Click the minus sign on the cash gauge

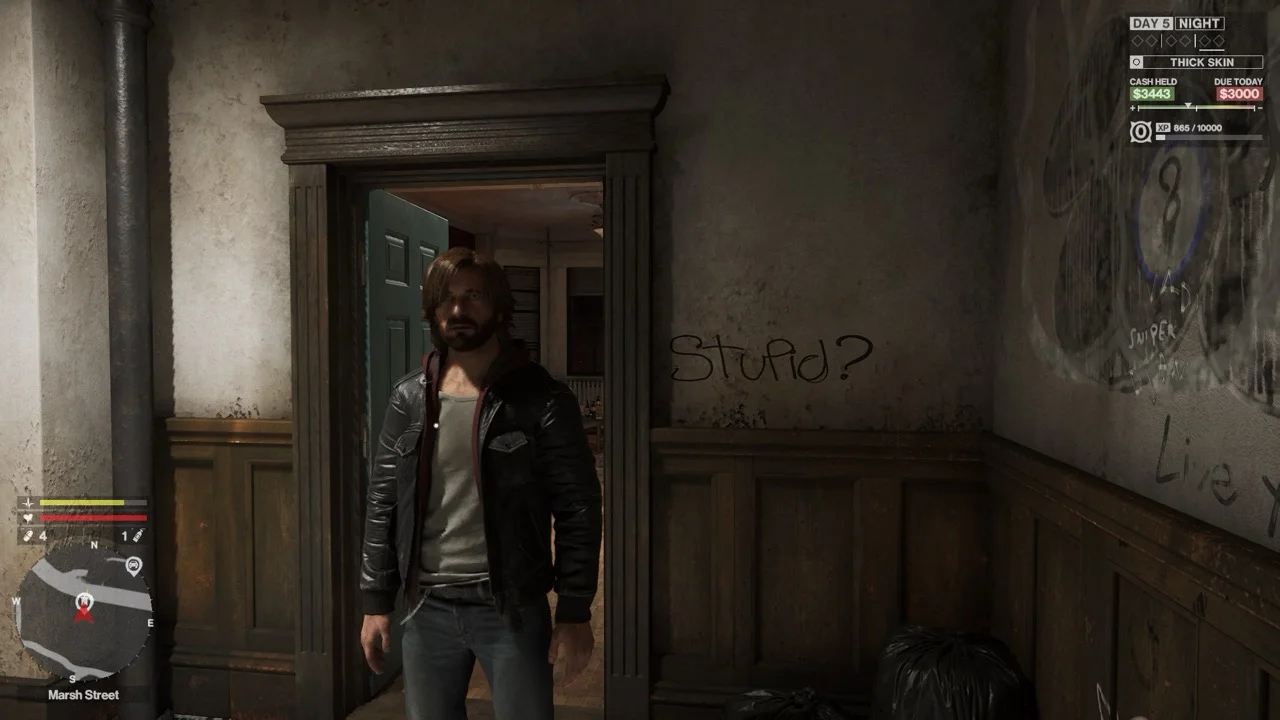pos(1261,107)
